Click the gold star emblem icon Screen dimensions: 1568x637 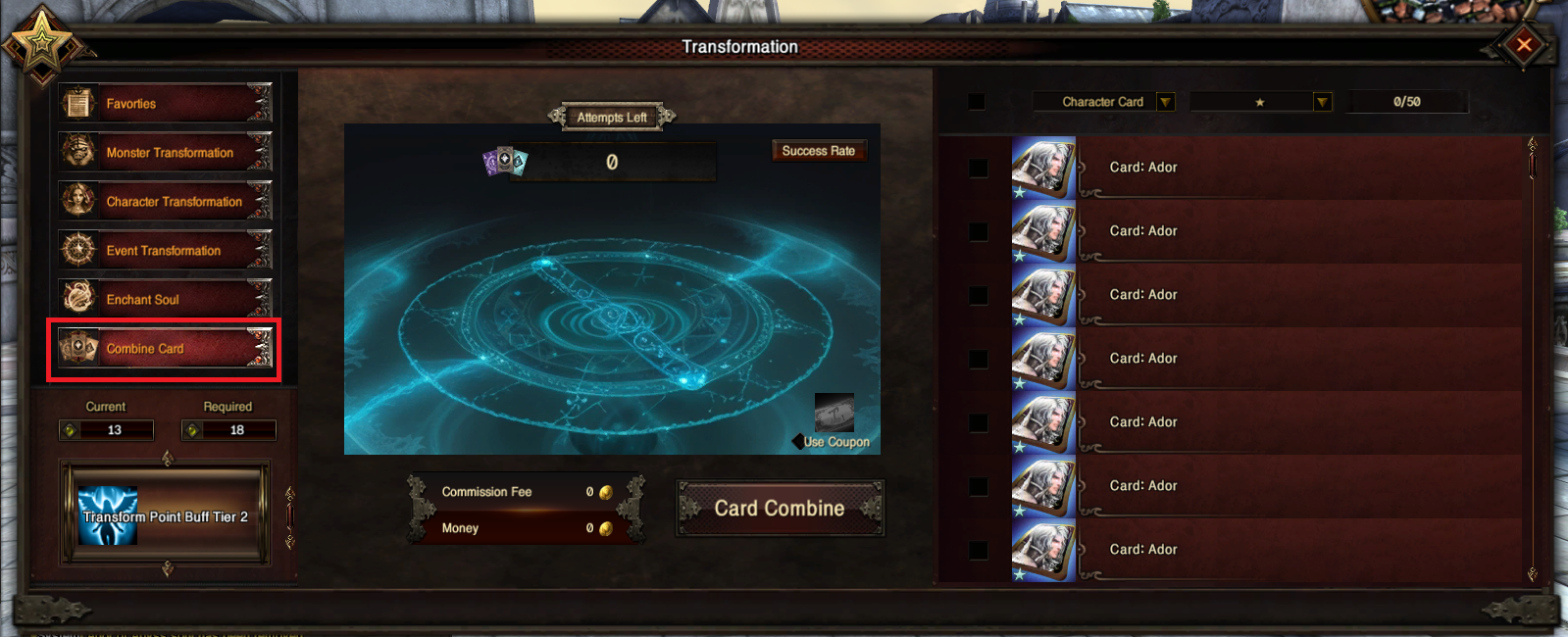click(x=41, y=41)
